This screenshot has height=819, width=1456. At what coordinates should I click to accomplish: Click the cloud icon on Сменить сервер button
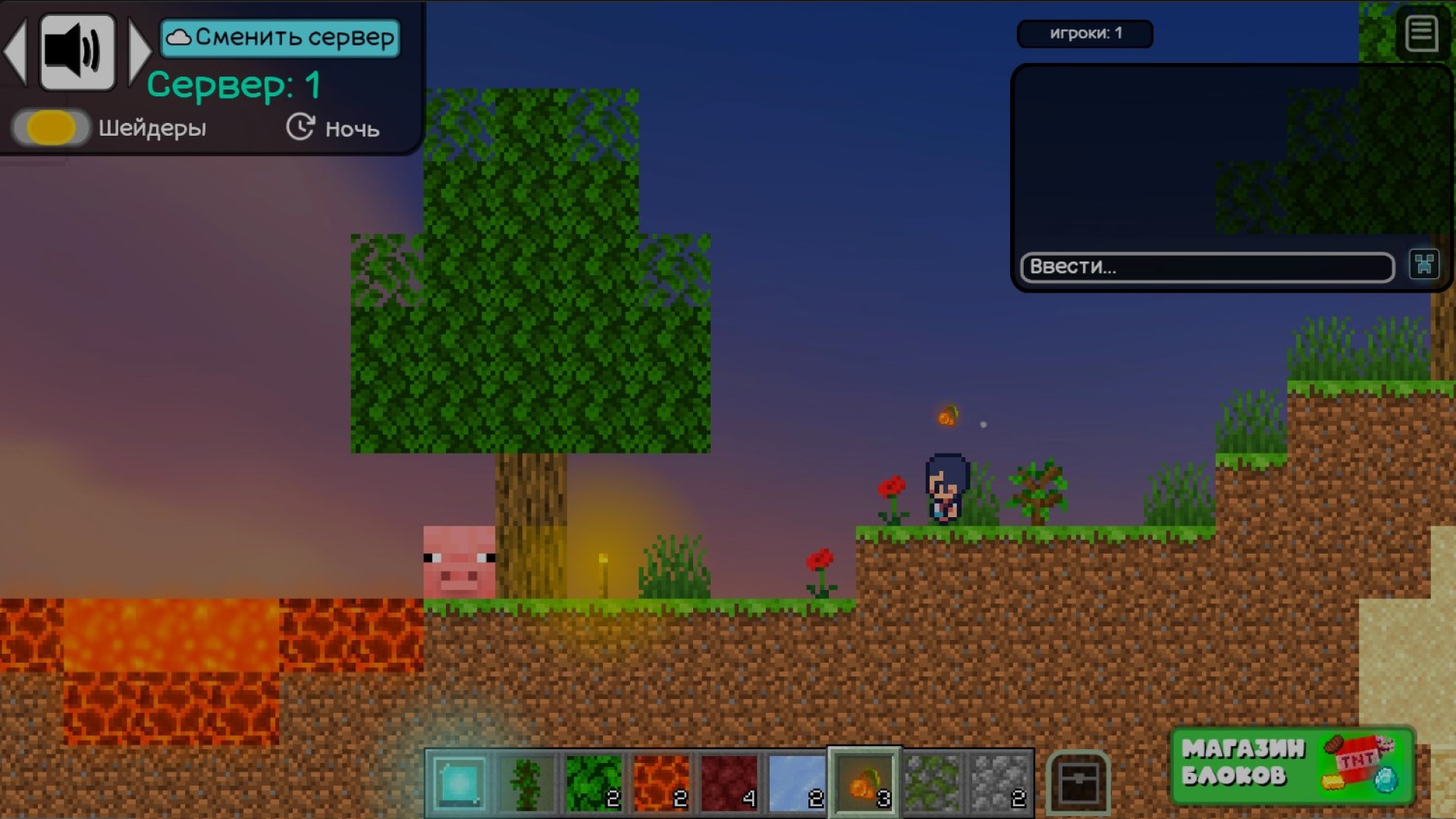(180, 36)
